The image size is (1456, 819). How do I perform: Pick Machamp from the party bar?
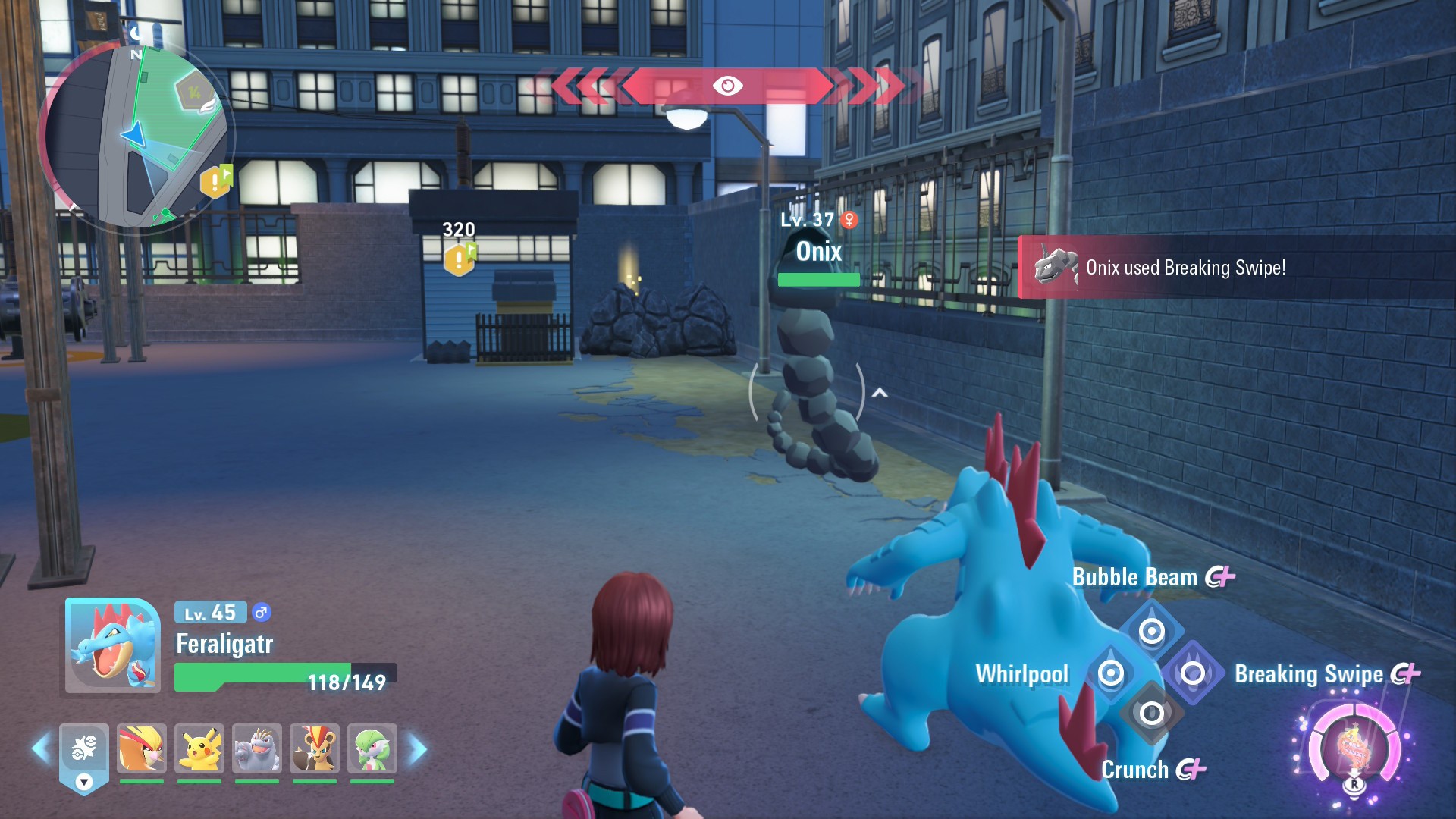click(x=257, y=748)
